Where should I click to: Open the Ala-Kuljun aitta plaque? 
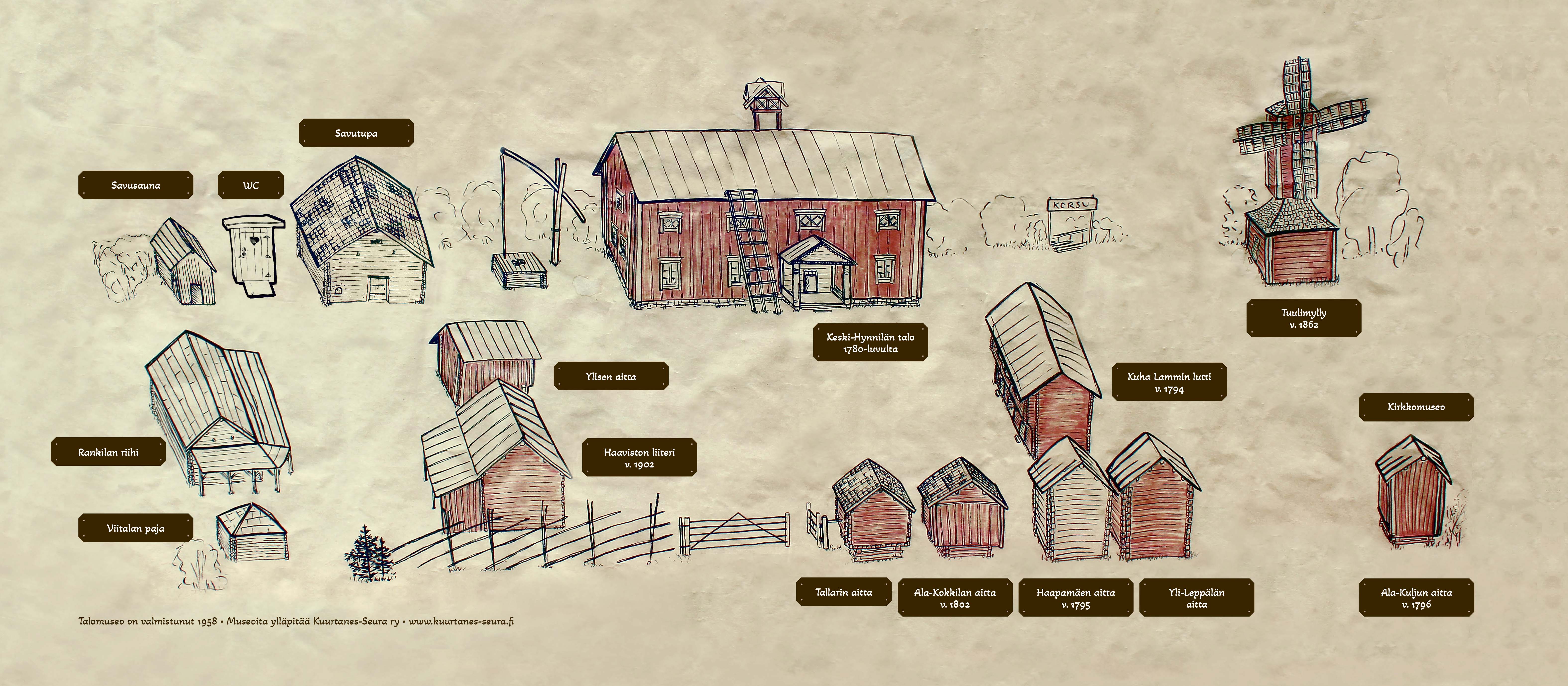click(x=1416, y=597)
